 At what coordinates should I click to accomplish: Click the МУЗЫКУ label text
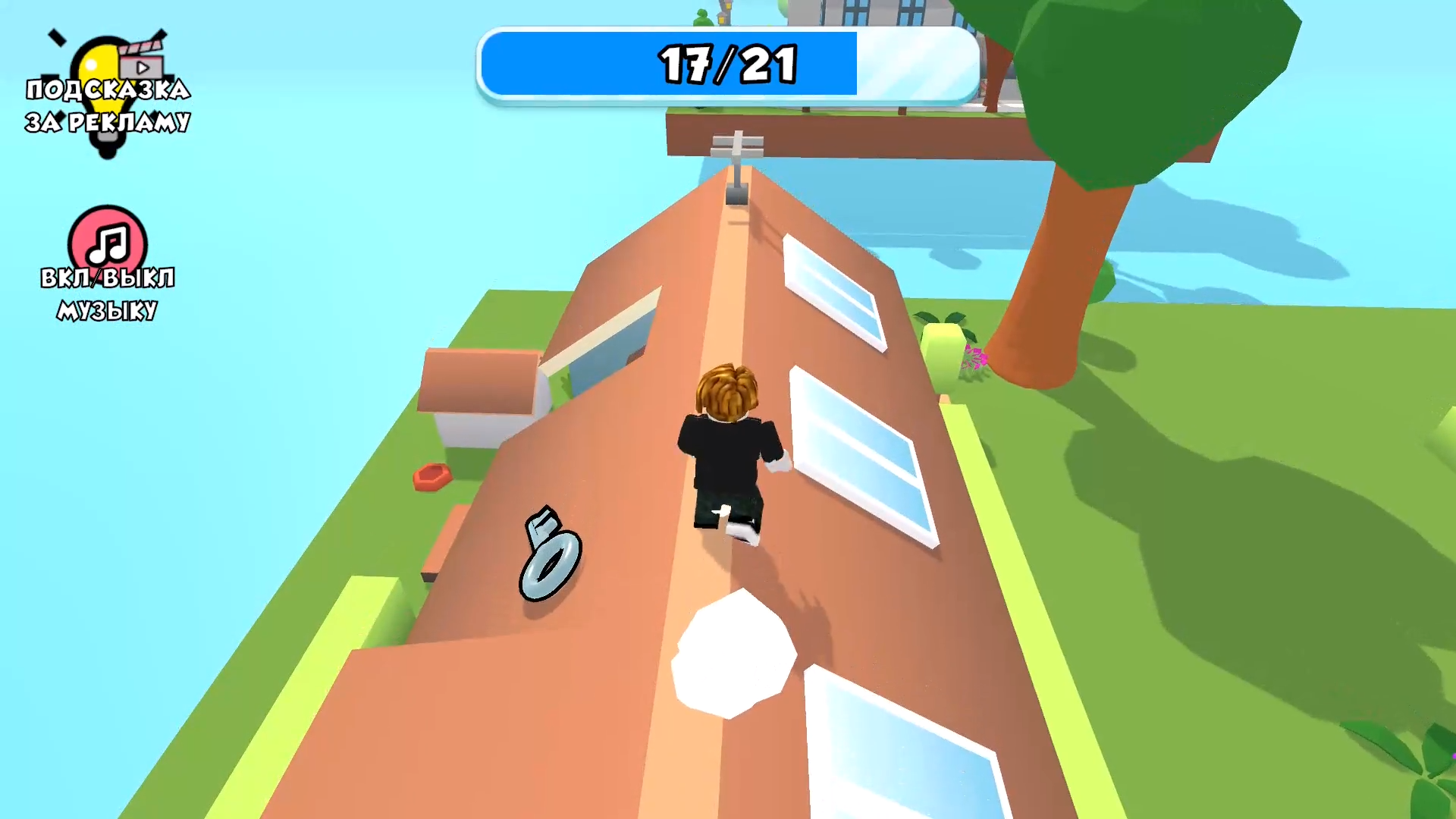point(107,309)
